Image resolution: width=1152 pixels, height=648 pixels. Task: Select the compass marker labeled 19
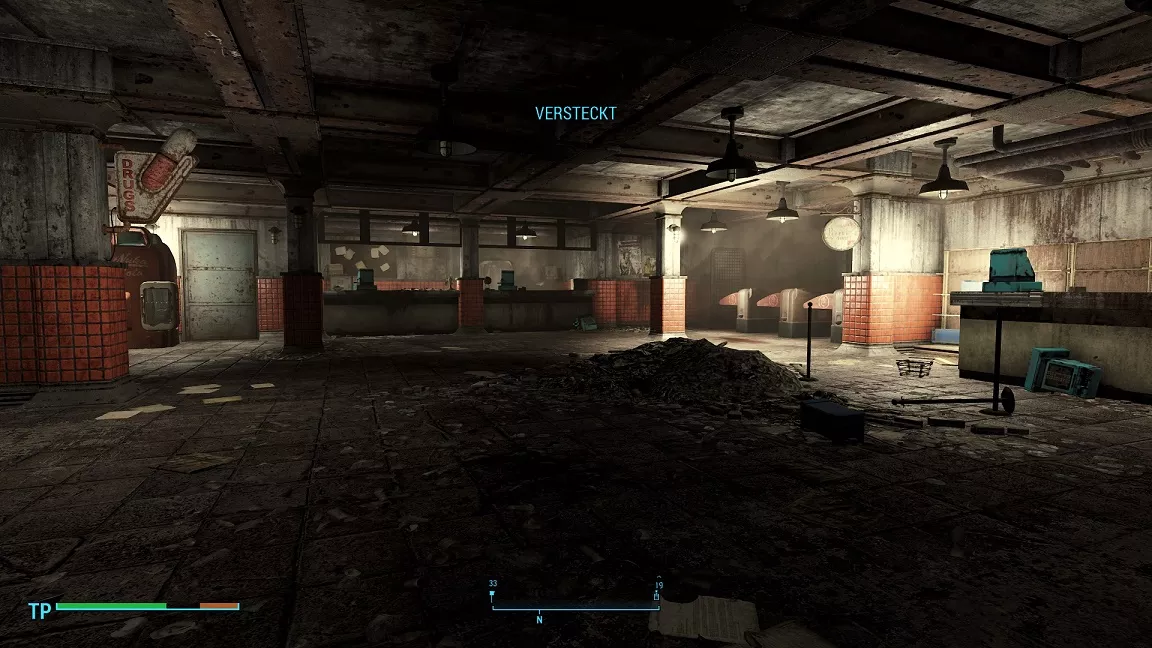(657, 596)
